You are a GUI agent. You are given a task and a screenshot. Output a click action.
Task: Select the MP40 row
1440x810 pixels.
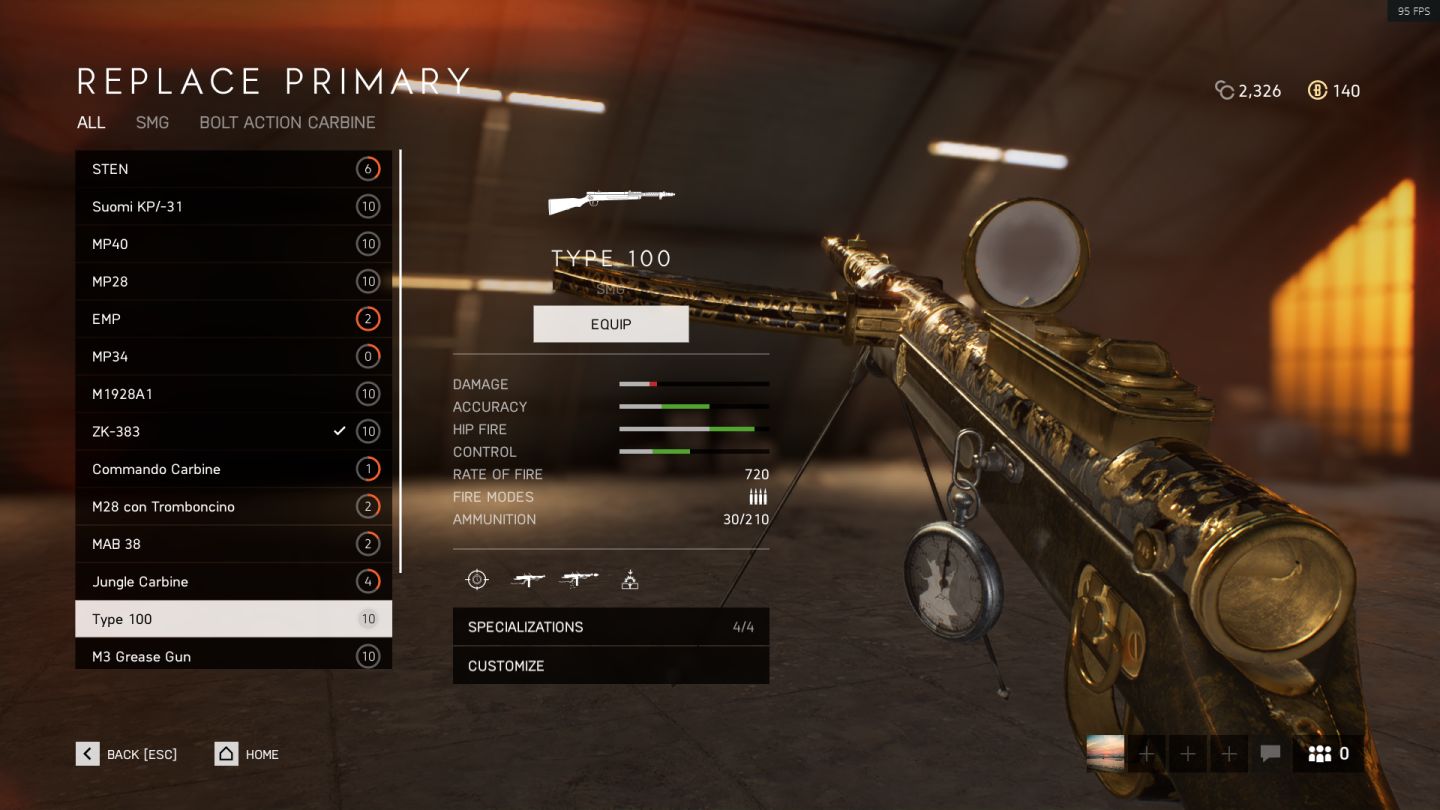tap(233, 244)
